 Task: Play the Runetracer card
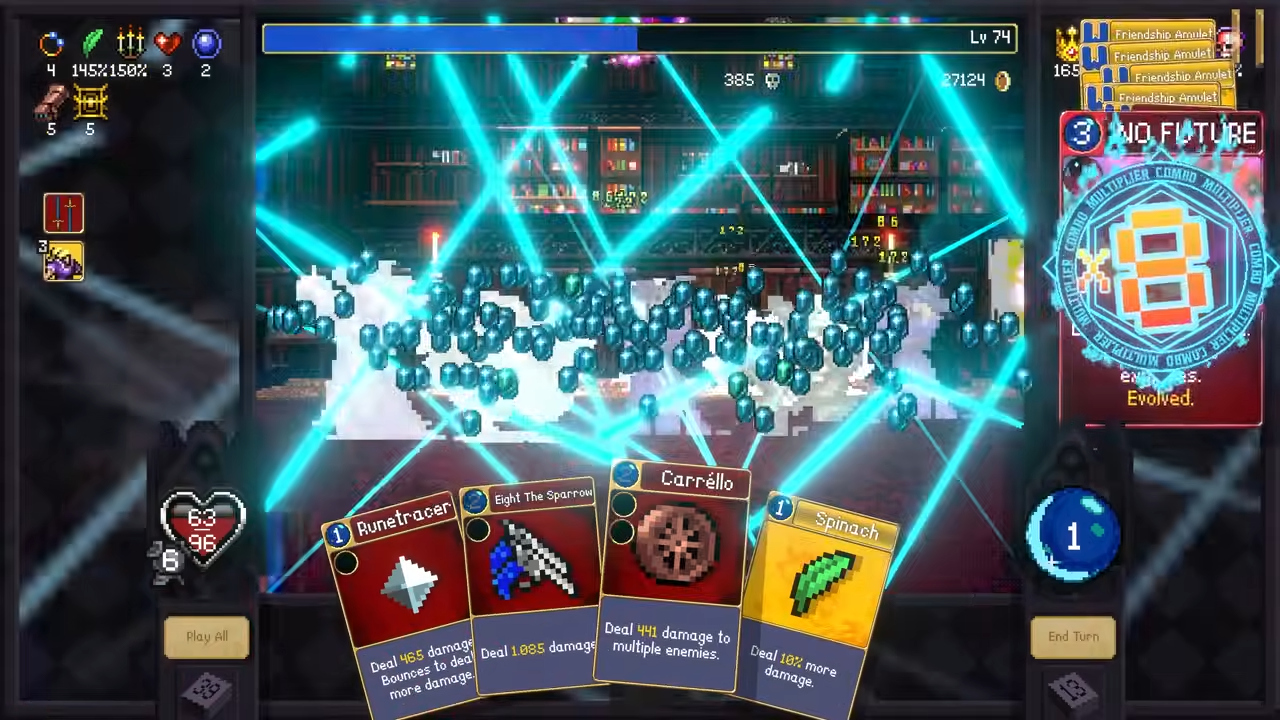(400, 600)
